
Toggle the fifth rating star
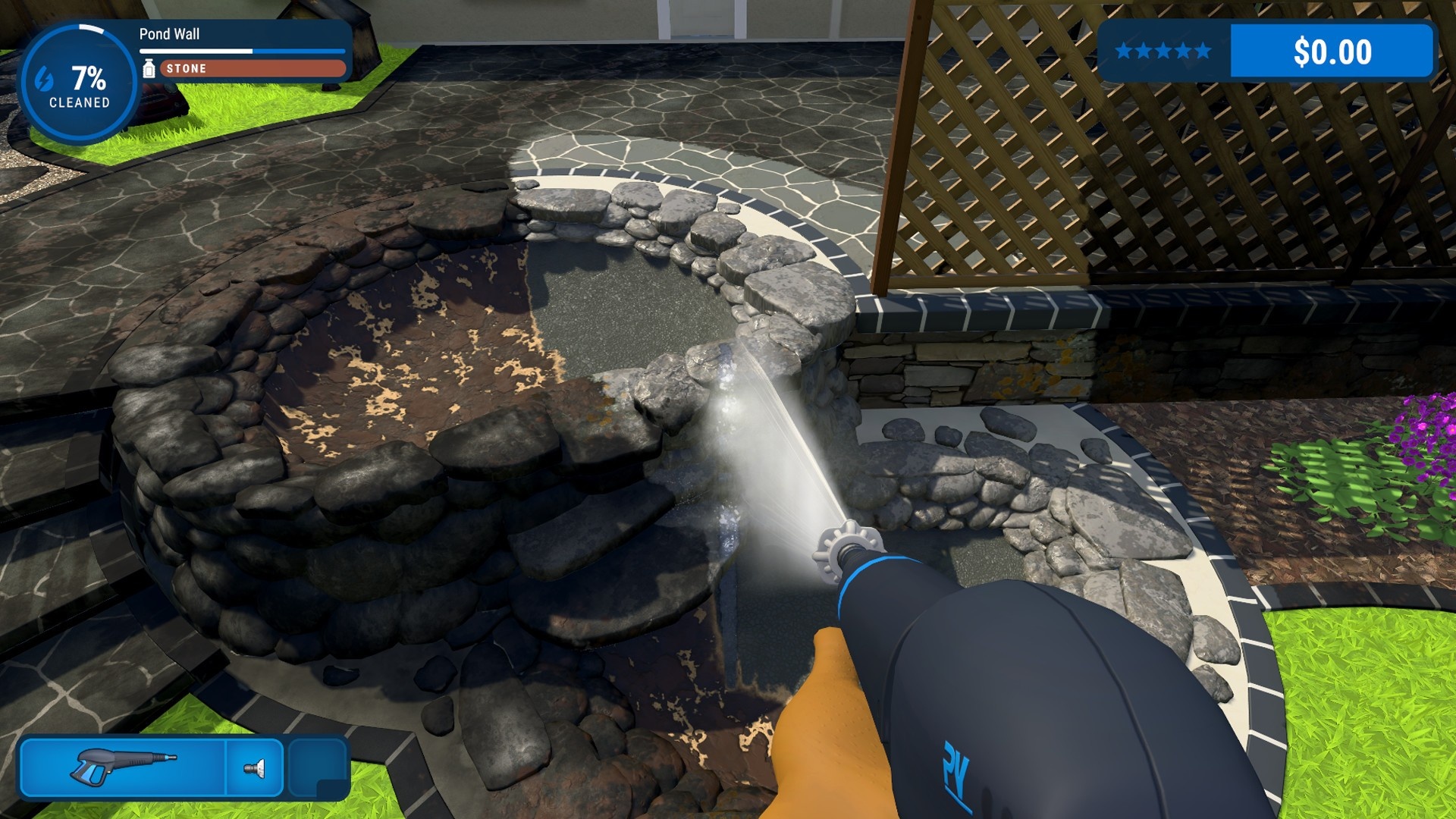pos(1202,52)
